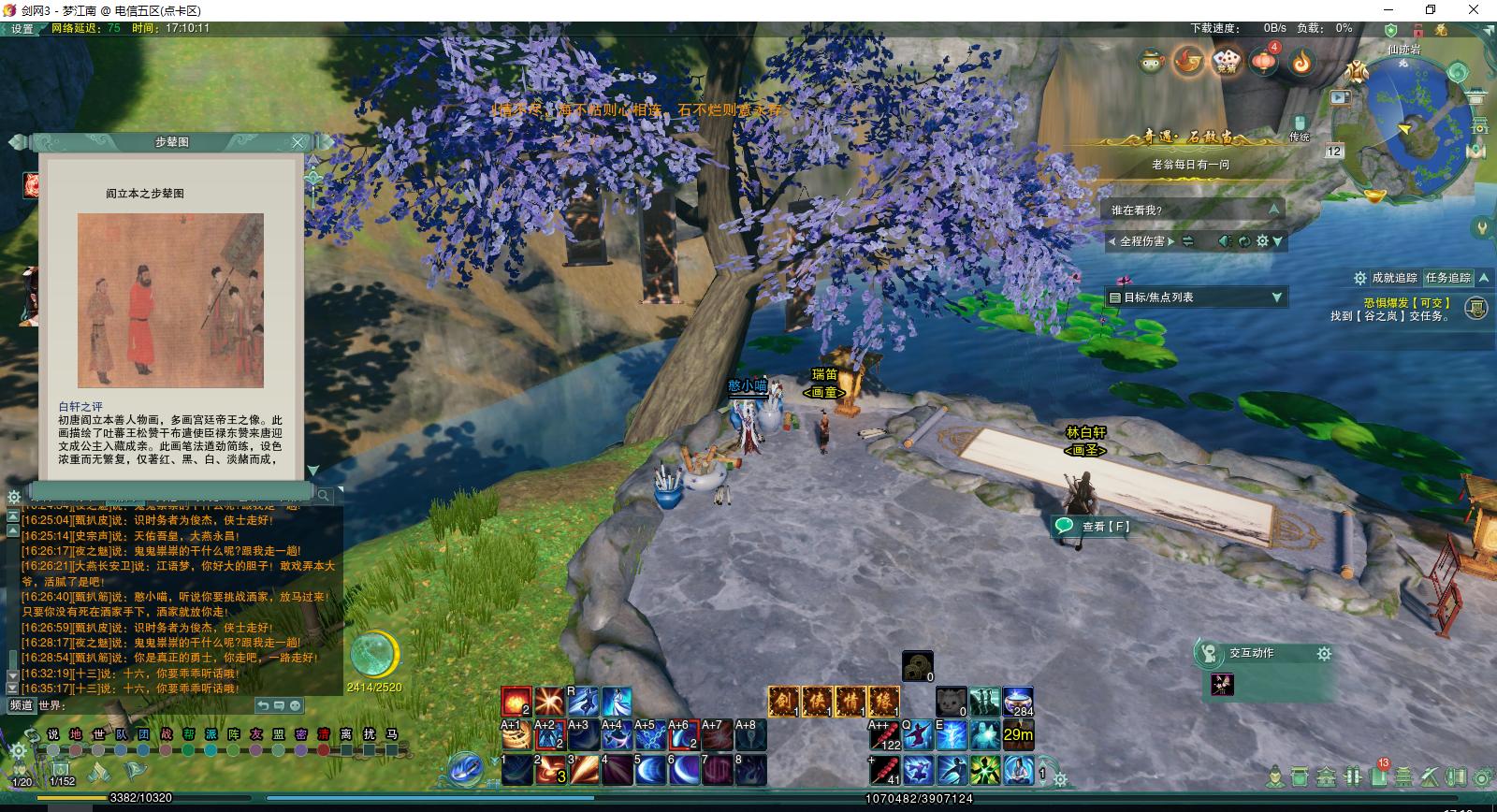The image size is (1497, 812).
Task: Close the 步辇图 painting window
Action: pyautogui.click(x=298, y=142)
